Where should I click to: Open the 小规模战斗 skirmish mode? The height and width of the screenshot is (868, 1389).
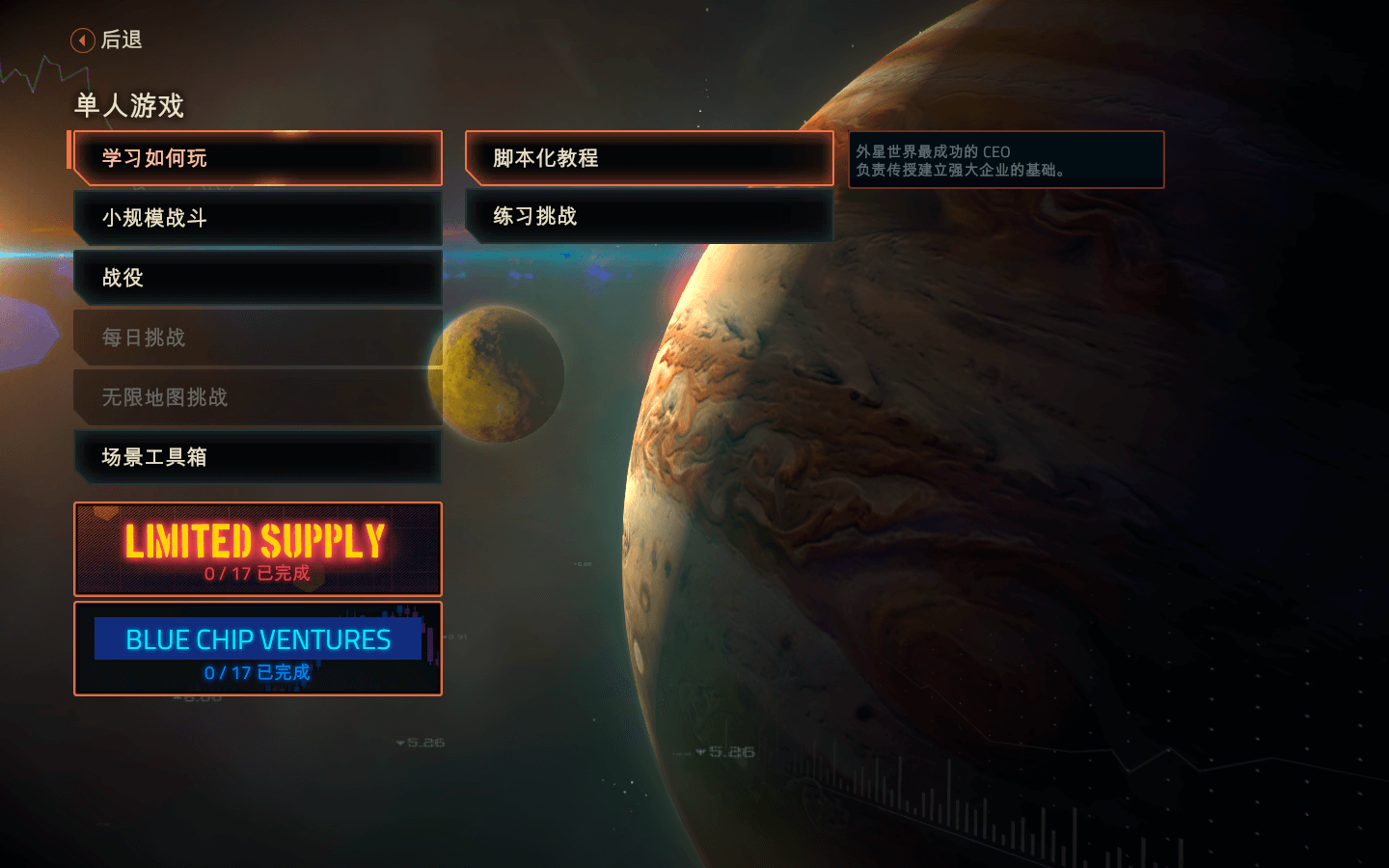(258, 218)
